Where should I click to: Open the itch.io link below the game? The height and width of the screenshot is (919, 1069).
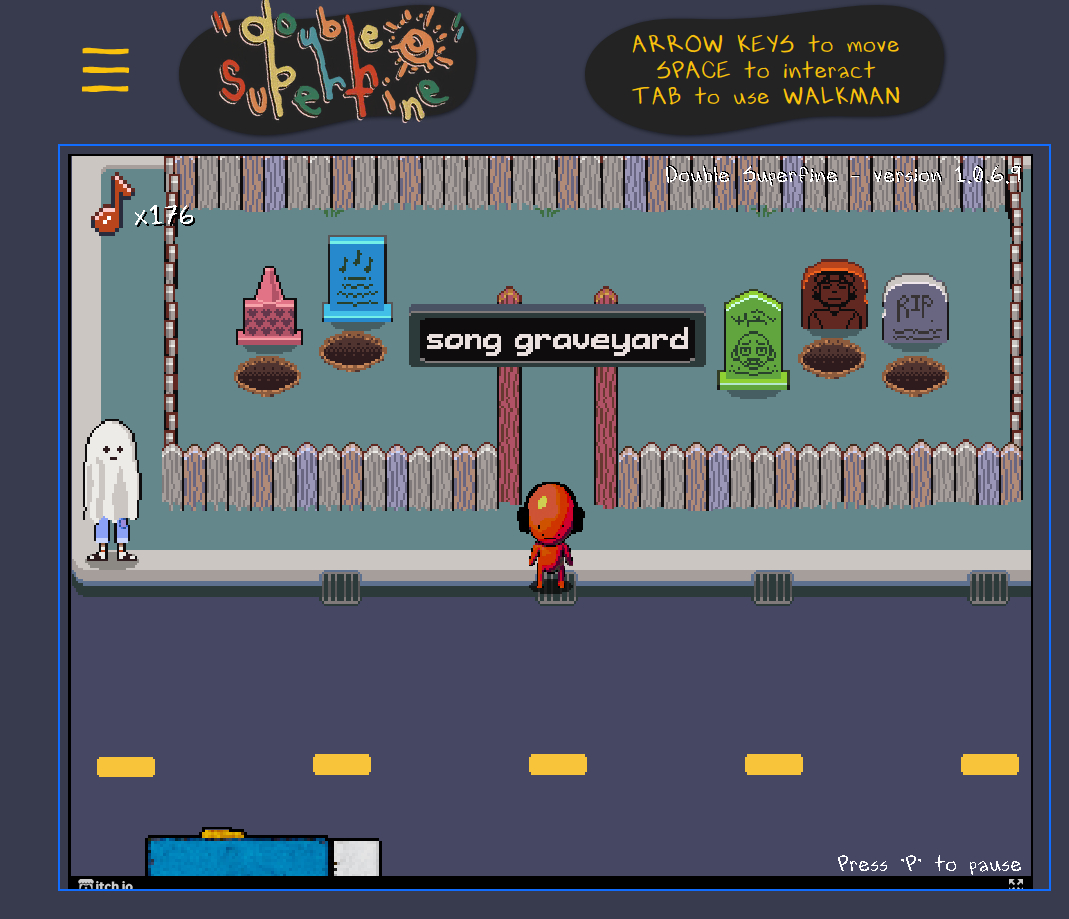click(105, 885)
